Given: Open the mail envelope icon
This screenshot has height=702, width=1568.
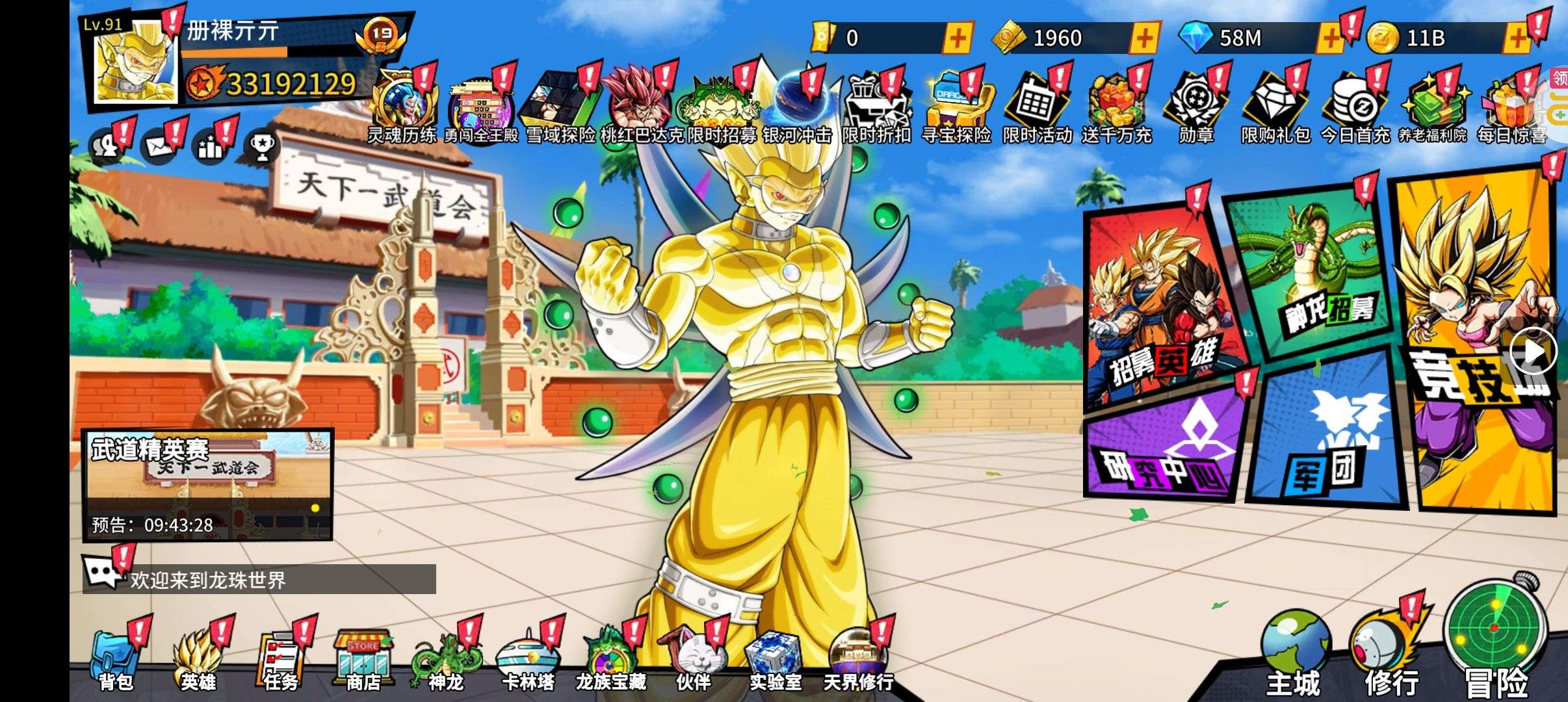Looking at the screenshot, I should tap(158, 147).
